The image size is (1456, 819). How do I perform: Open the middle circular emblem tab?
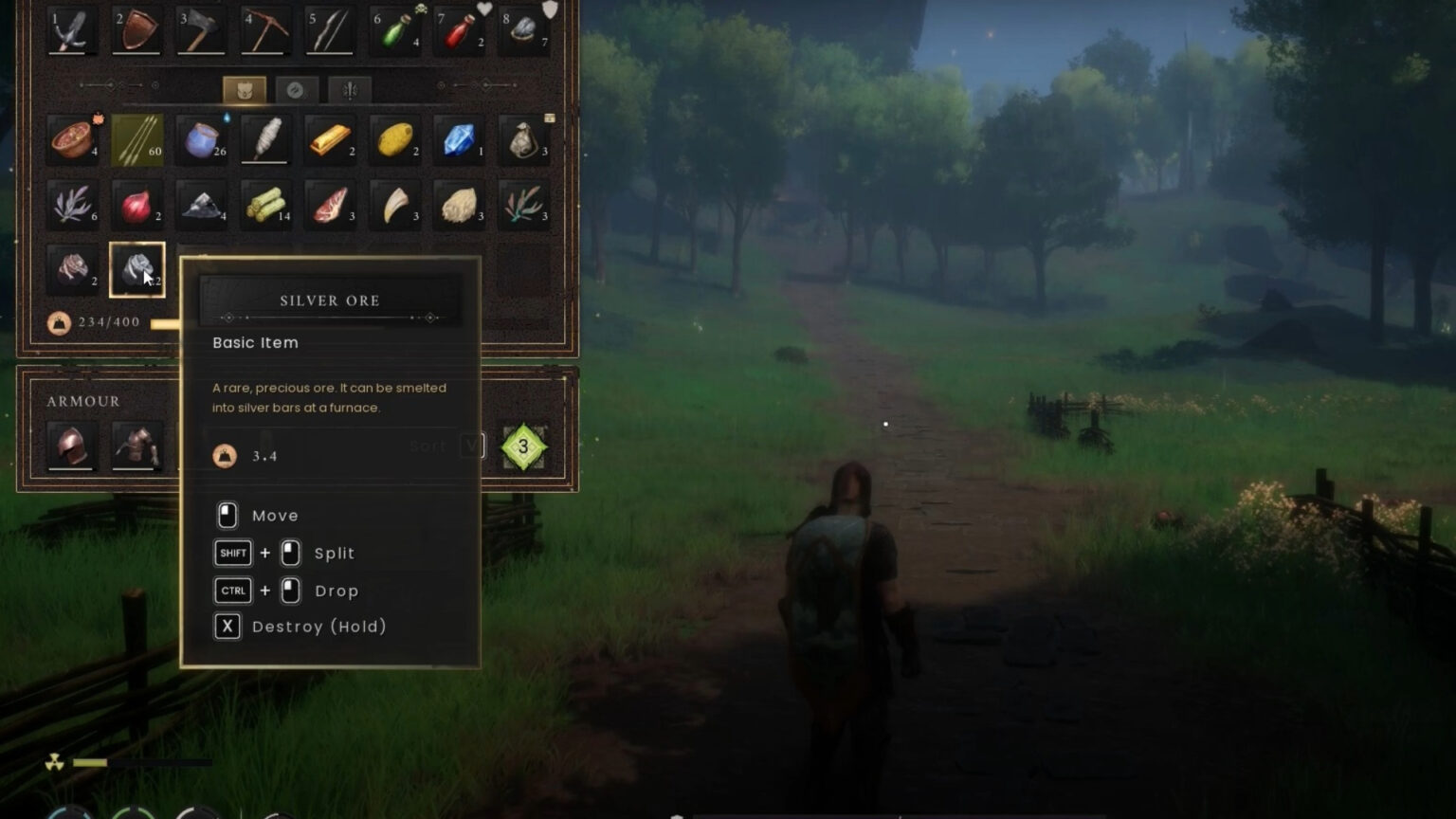[297, 88]
